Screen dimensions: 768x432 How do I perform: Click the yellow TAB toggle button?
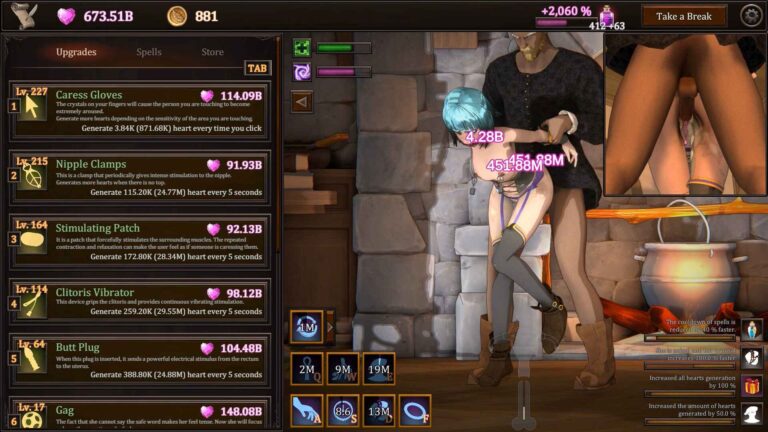click(257, 68)
